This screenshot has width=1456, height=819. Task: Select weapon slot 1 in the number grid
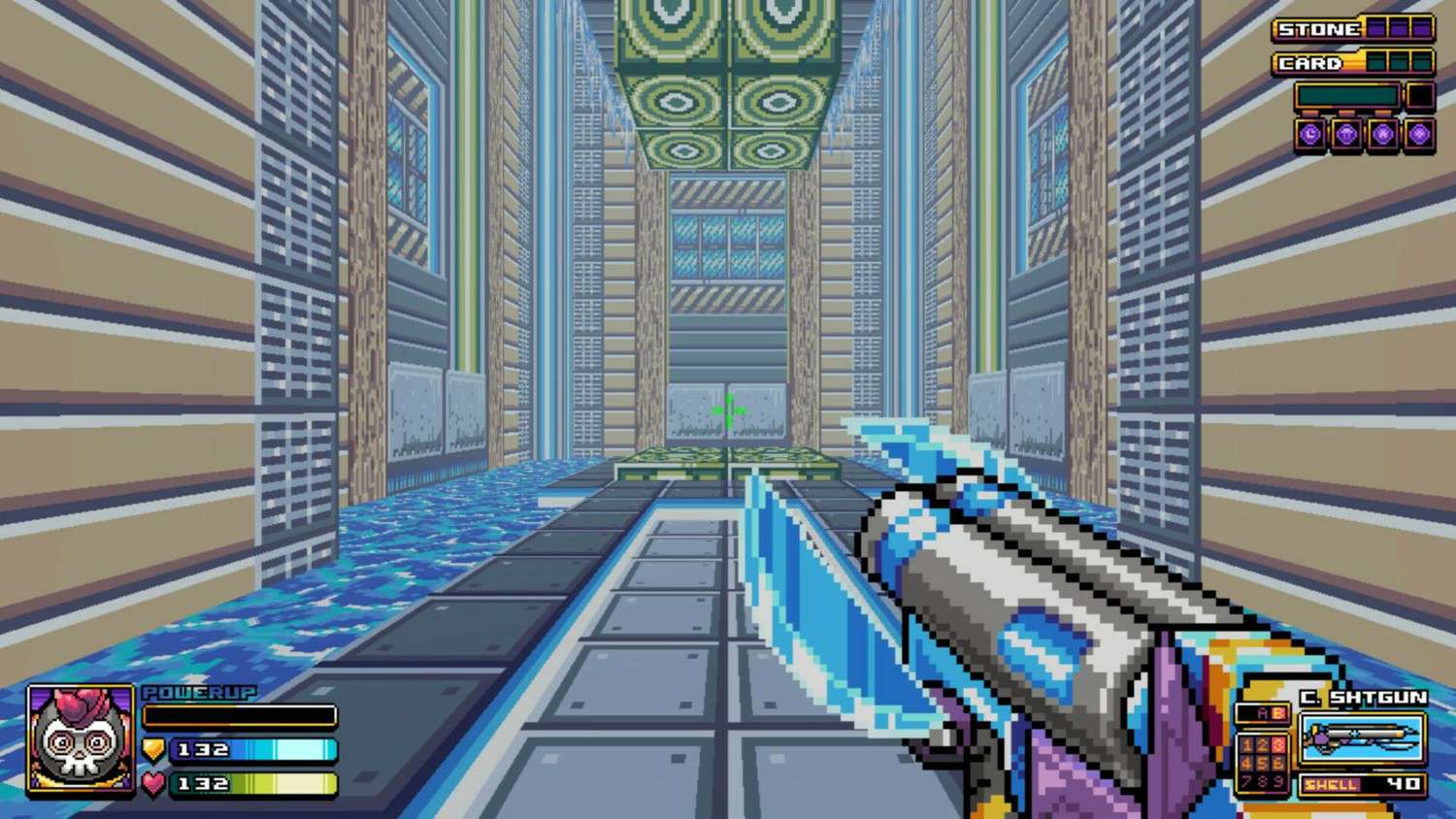tap(1249, 744)
